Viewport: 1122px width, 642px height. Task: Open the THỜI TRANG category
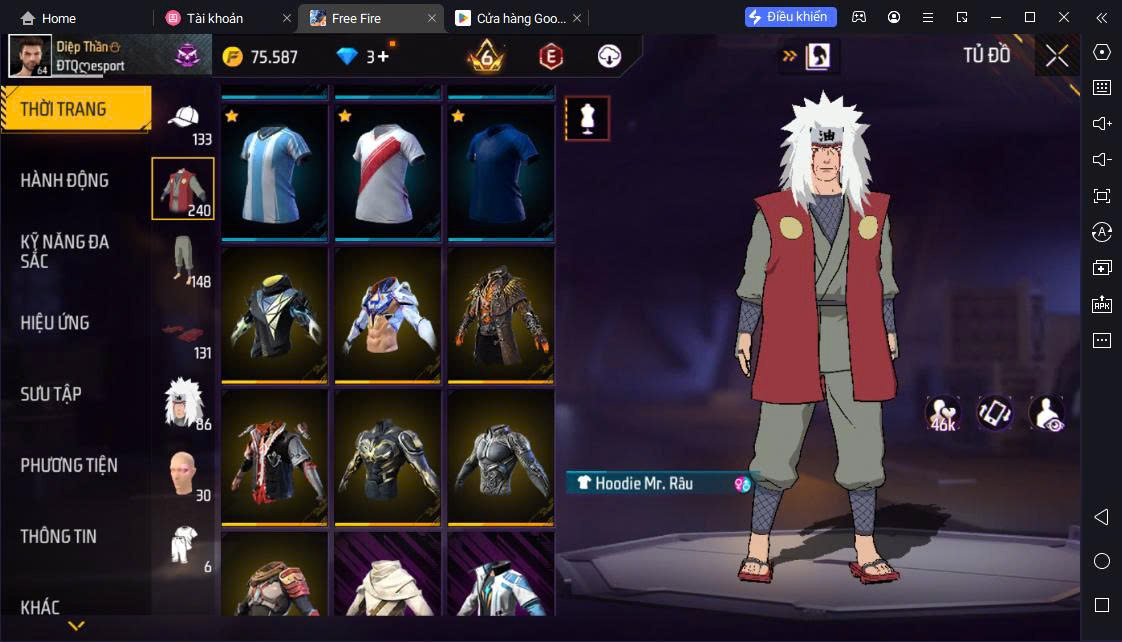pyautogui.click(x=75, y=109)
